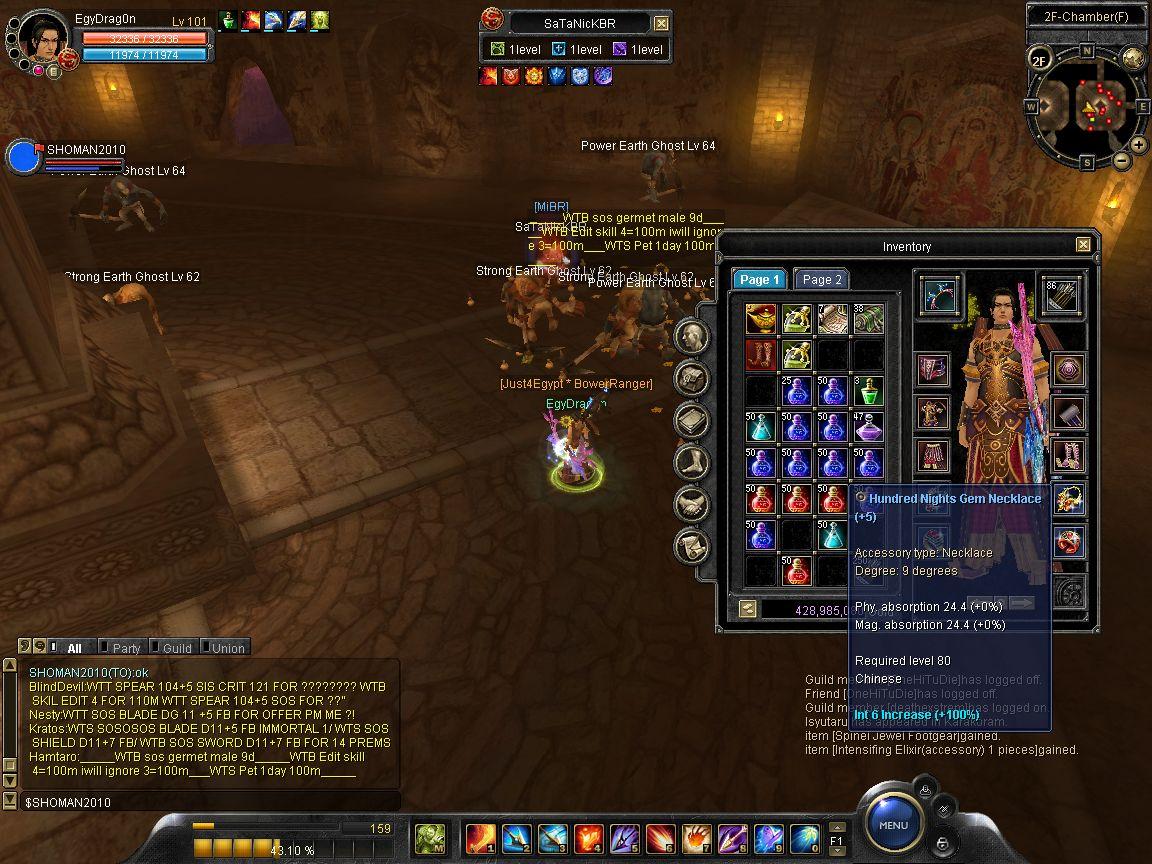Switch chat to the Party tab
1152x864 pixels.
126,648
